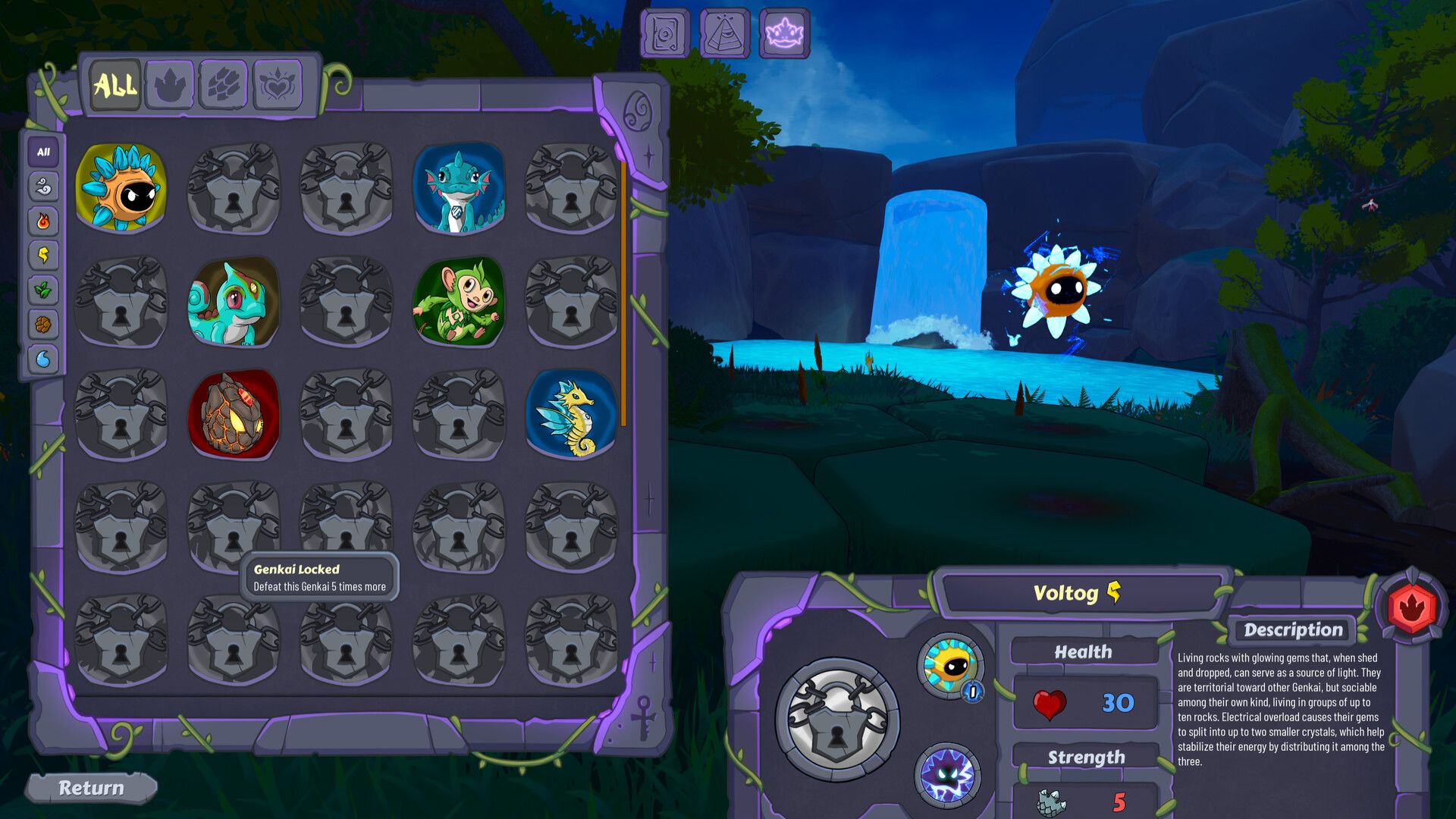Filter Genkai by fire element

[43, 221]
